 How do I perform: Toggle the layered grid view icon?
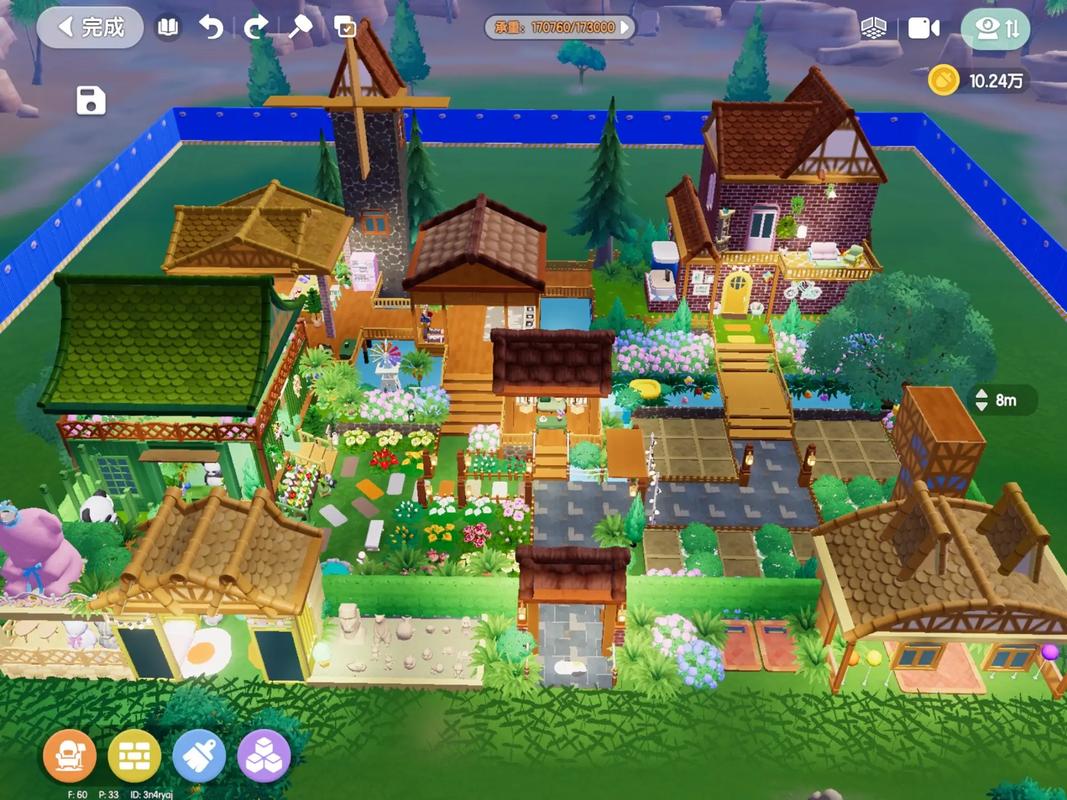(874, 28)
